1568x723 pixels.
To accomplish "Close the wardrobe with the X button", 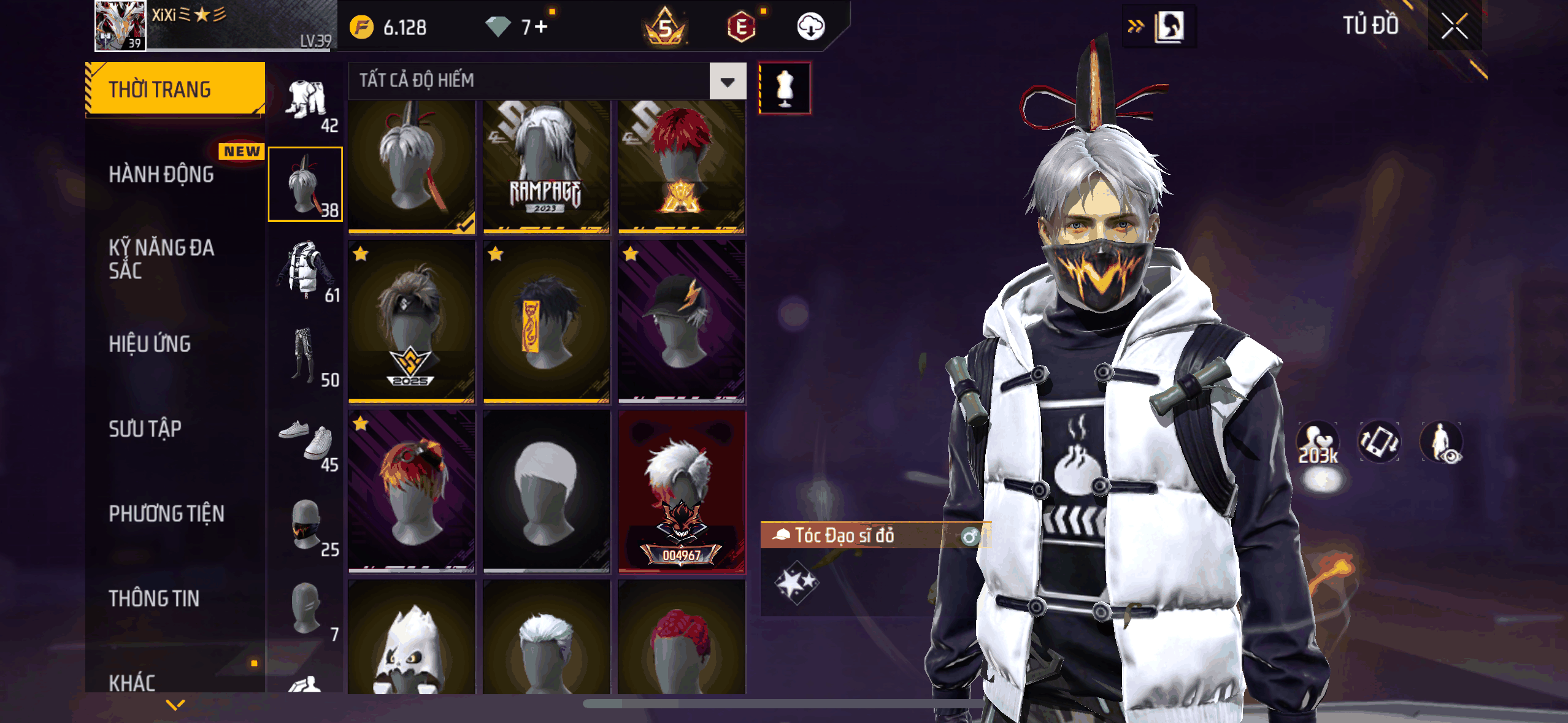I will (x=1454, y=26).
